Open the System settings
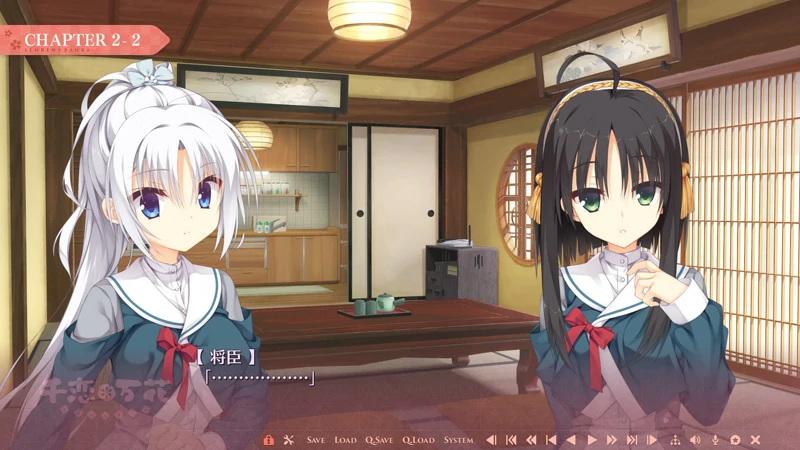Screen dimensions: 800x450 [x=458, y=440]
